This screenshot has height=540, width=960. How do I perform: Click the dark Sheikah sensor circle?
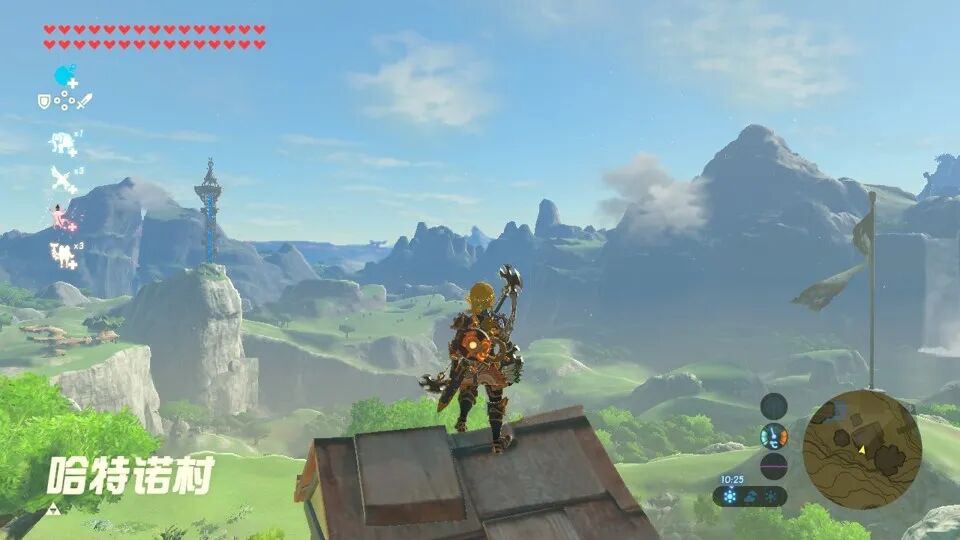(774, 406)
